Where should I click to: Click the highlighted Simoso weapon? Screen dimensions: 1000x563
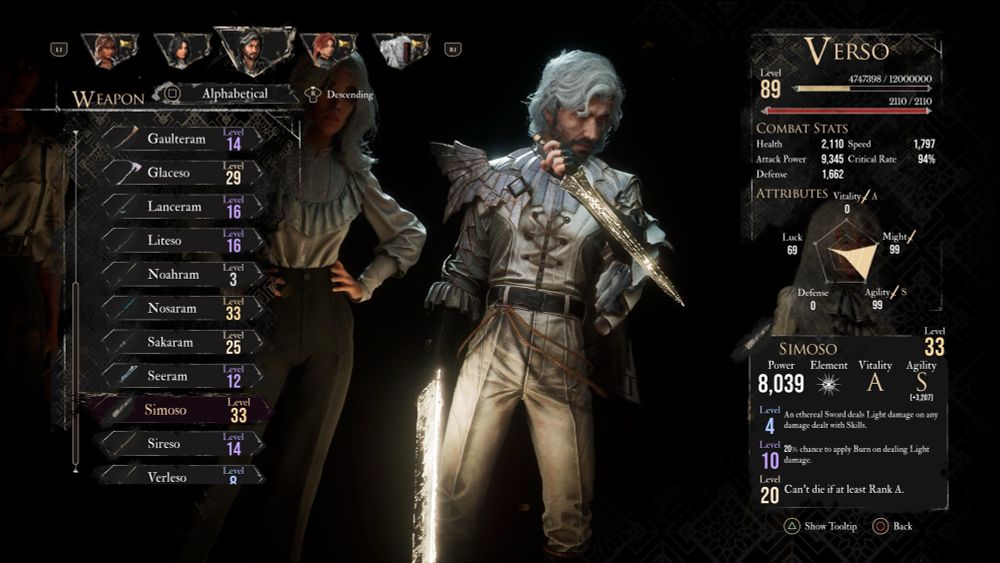[178, 410]
